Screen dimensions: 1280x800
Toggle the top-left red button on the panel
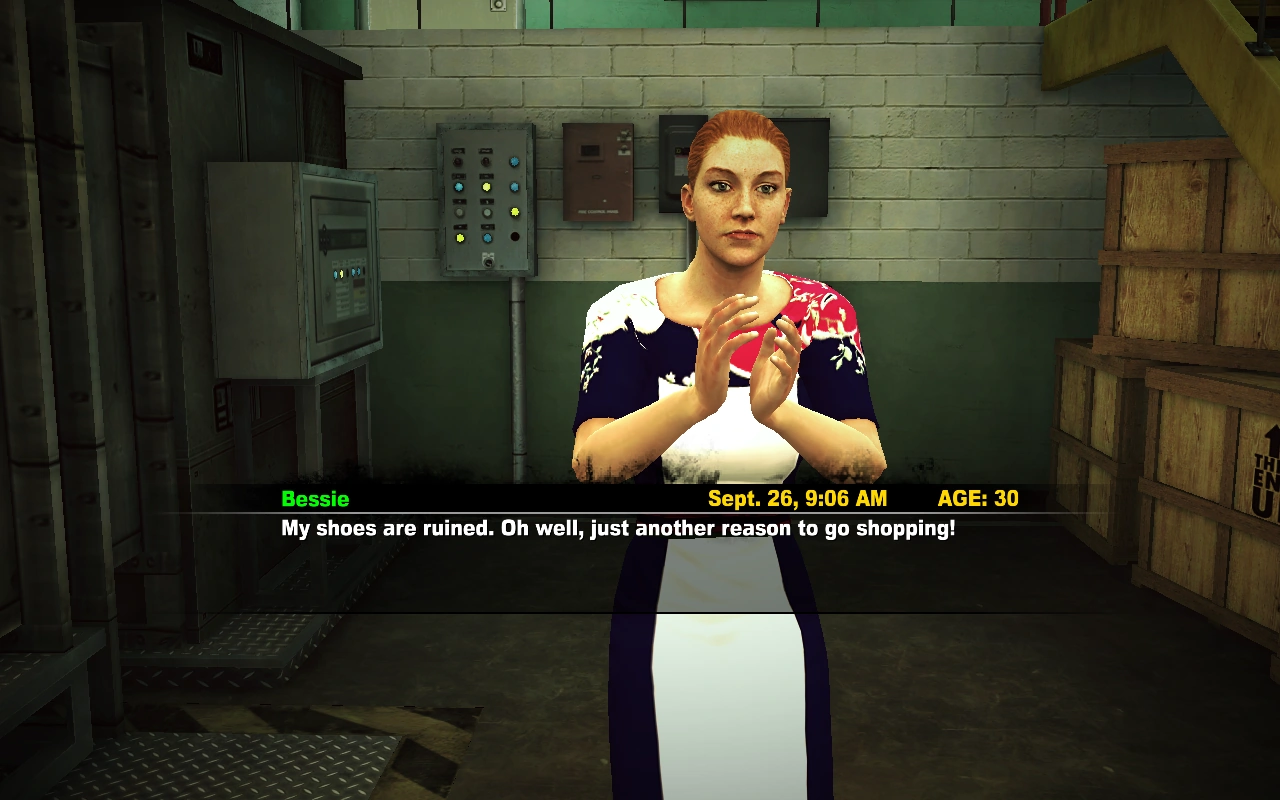458,162
